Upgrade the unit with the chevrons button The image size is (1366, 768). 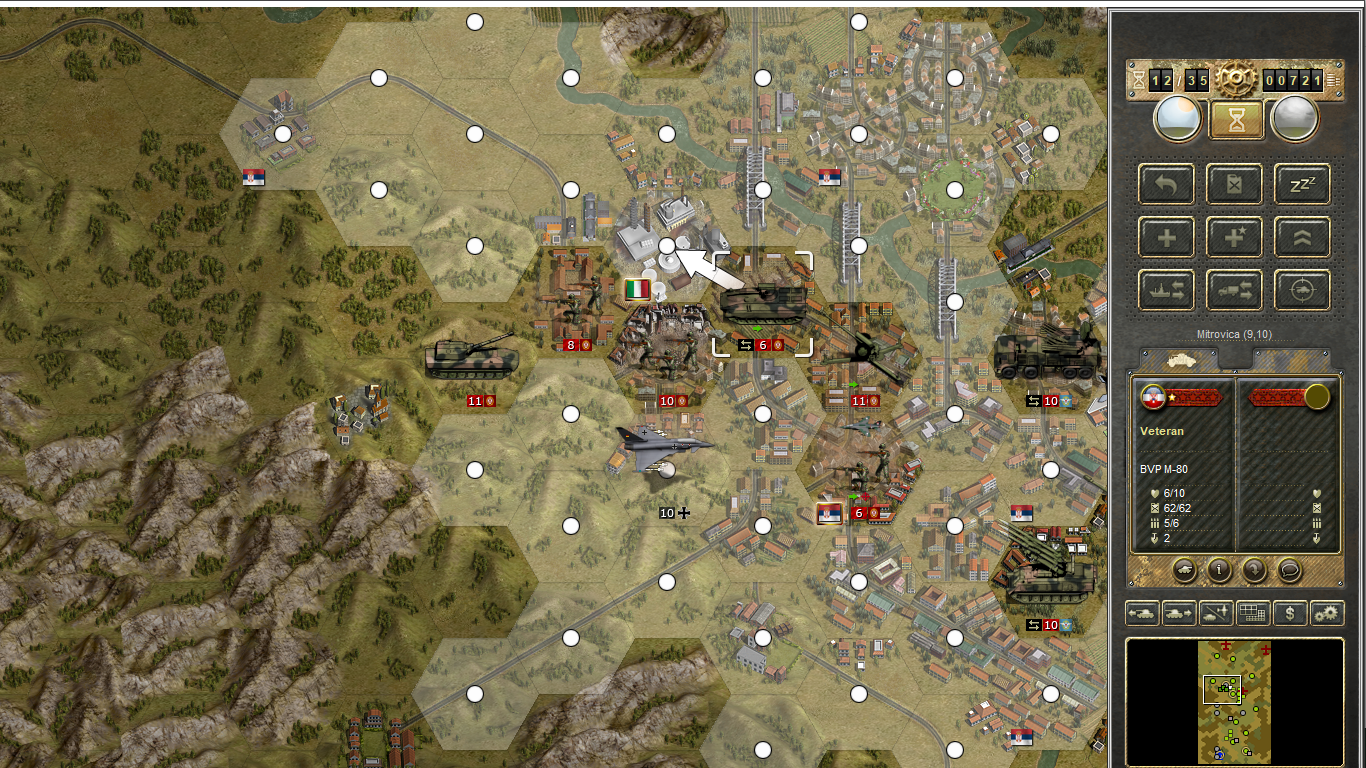tap(1302, 238)
